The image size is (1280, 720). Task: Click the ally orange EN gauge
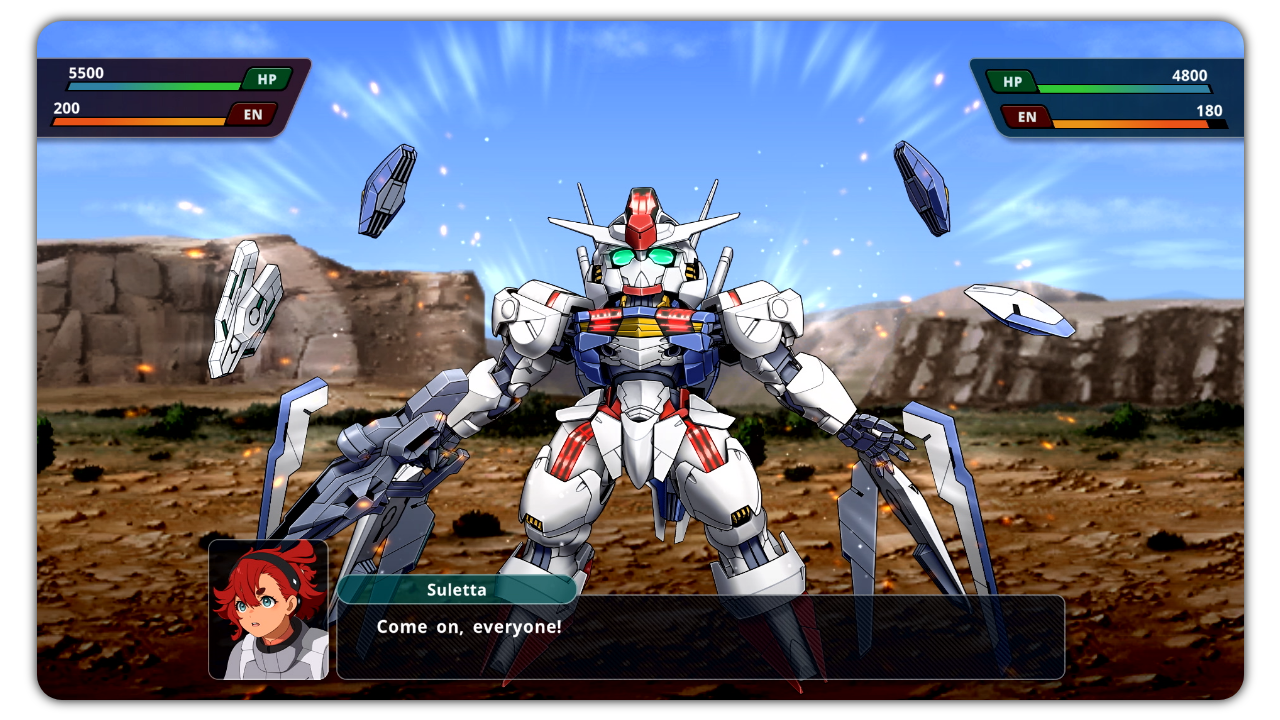click(140, 121)
